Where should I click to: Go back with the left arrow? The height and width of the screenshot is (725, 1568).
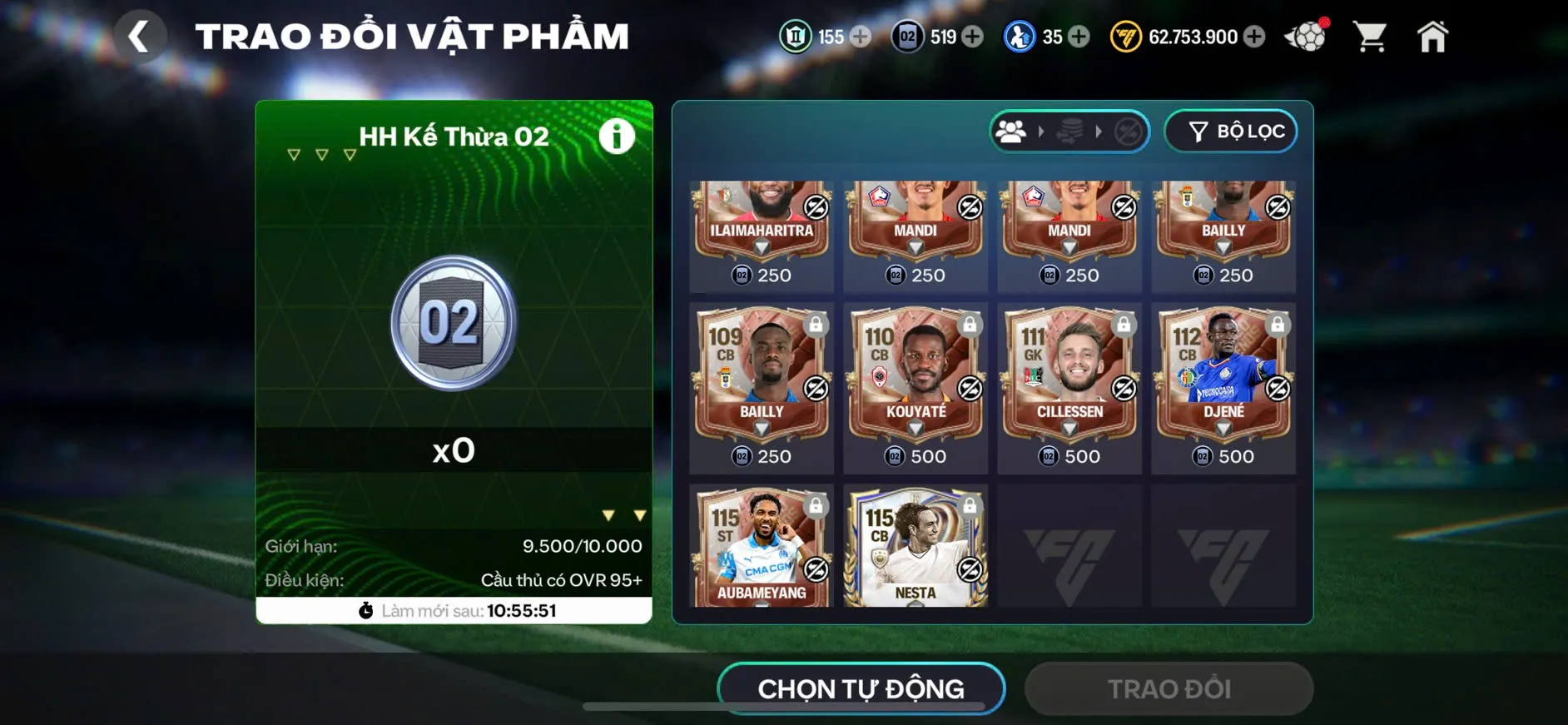140,35
